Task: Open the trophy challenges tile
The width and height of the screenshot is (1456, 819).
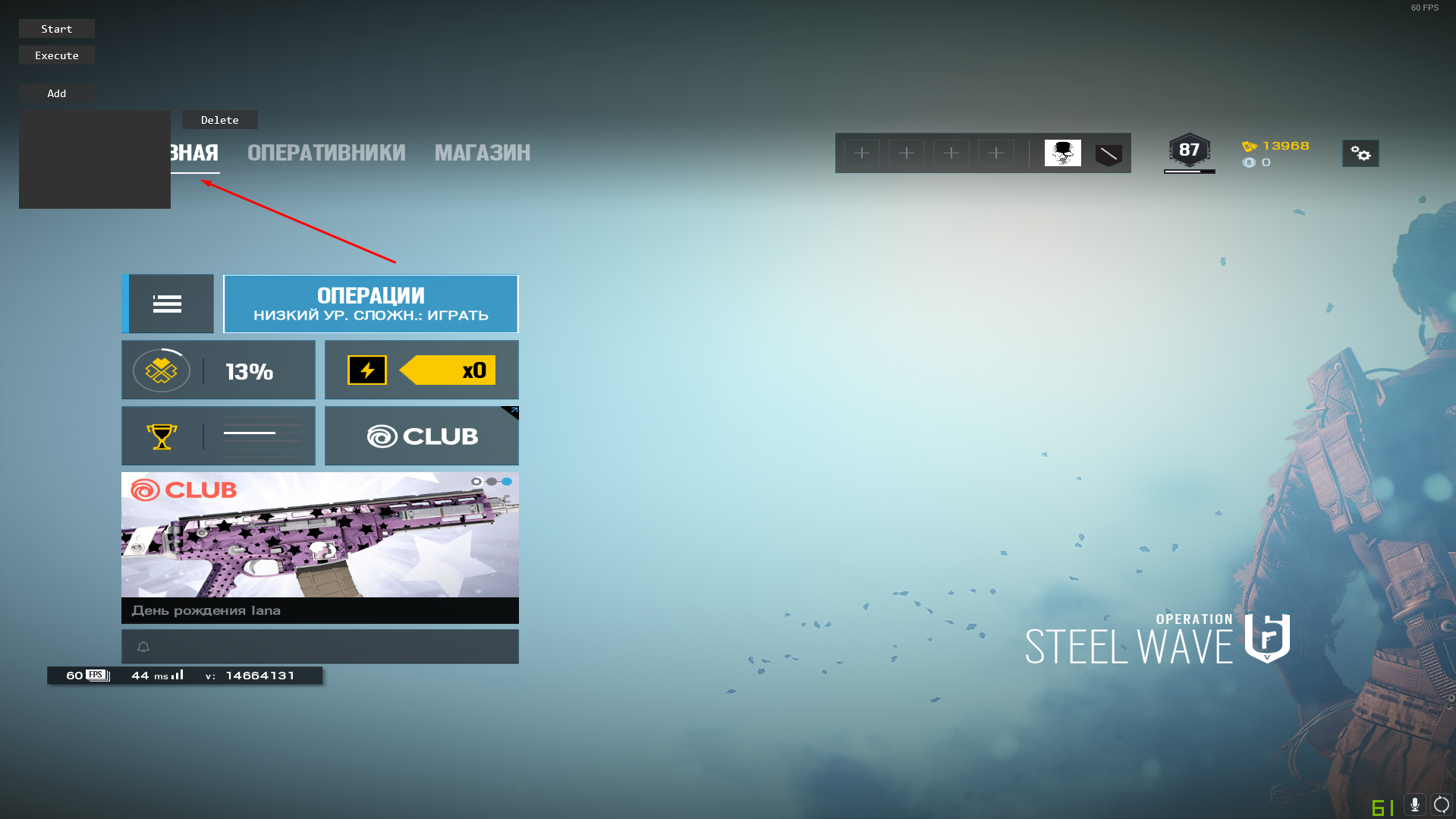Action: click(219, 436)
